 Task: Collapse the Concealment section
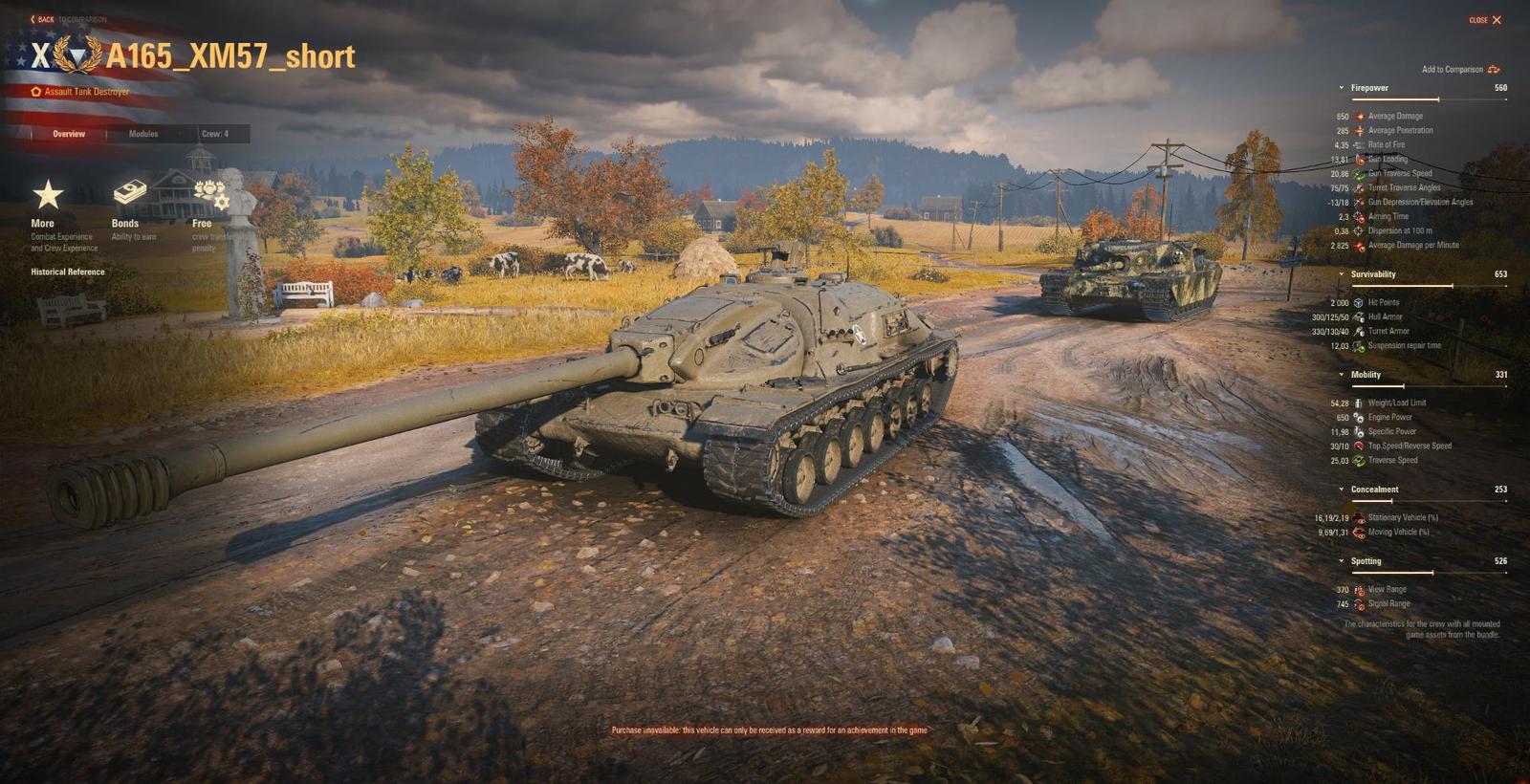[x=1341, y=489]
